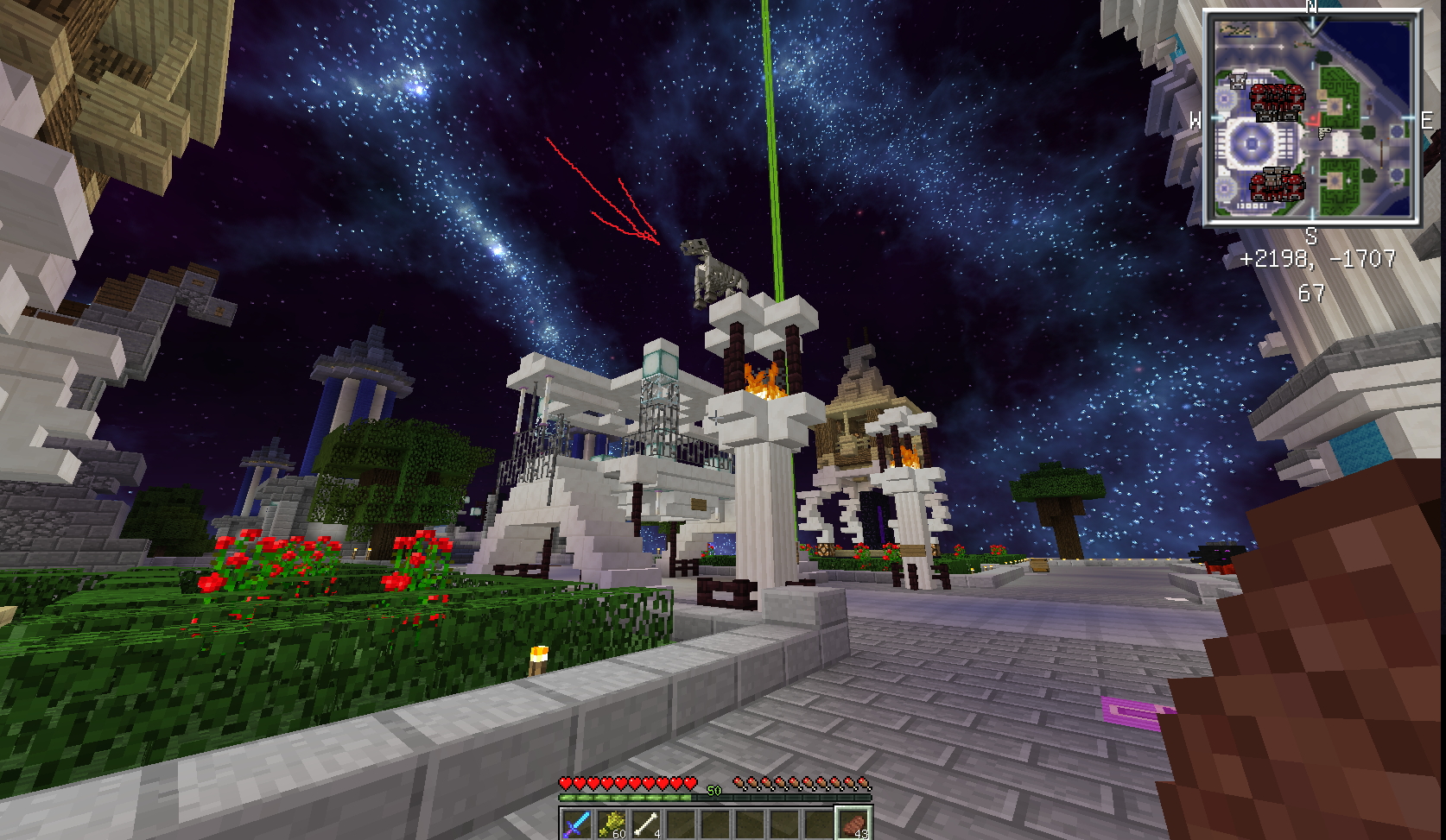Click the skeleton horse marker on minimap
The image size is (1446, 840).
pos(1325,132)
